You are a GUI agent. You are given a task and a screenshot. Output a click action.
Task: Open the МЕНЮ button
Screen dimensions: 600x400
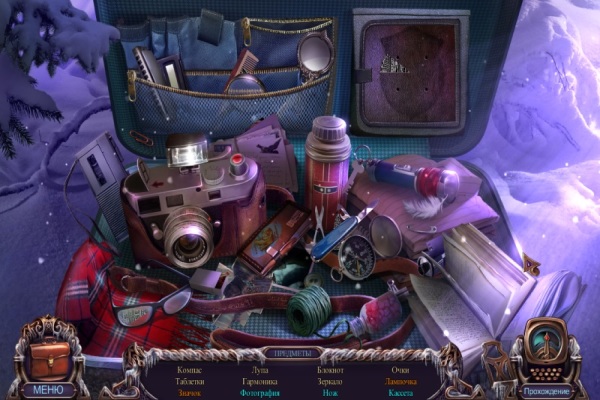46,390
